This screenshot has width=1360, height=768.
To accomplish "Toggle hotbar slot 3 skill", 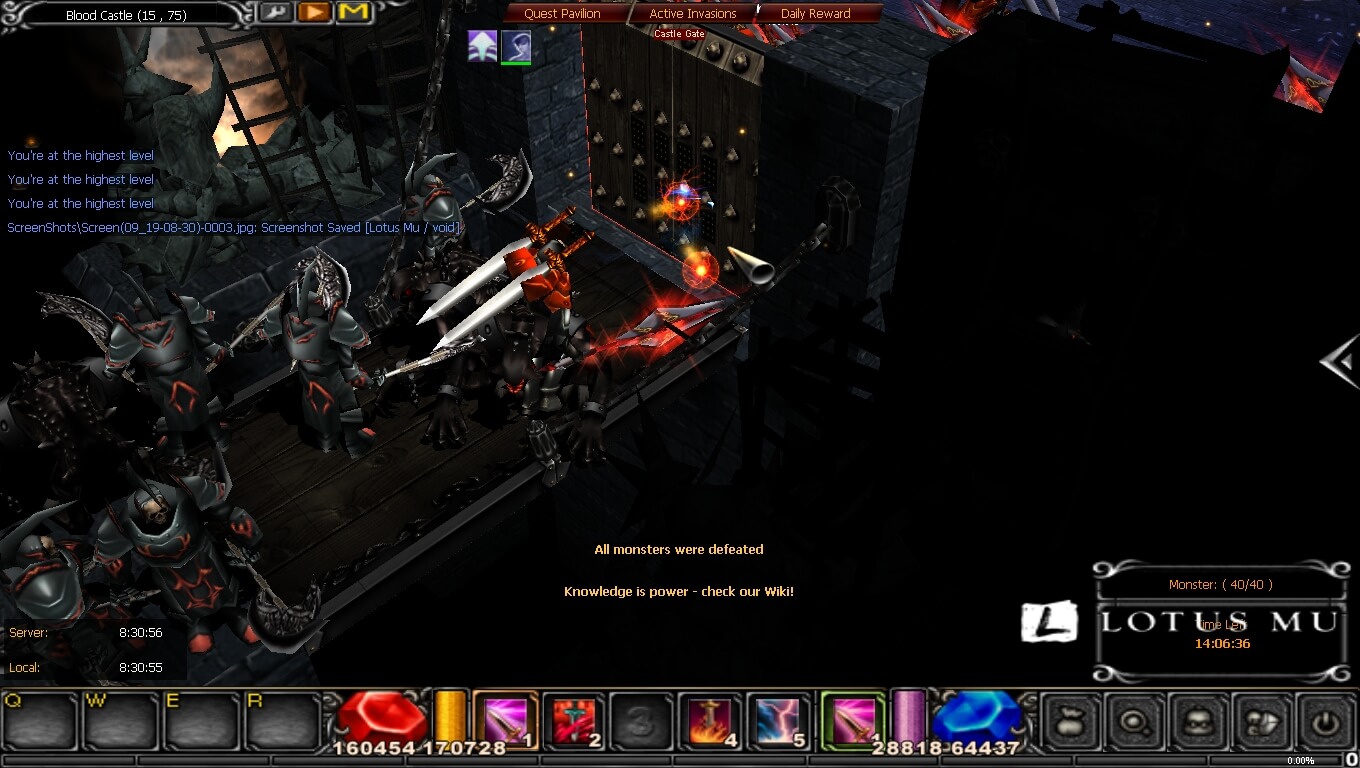I will coord(640,720).
